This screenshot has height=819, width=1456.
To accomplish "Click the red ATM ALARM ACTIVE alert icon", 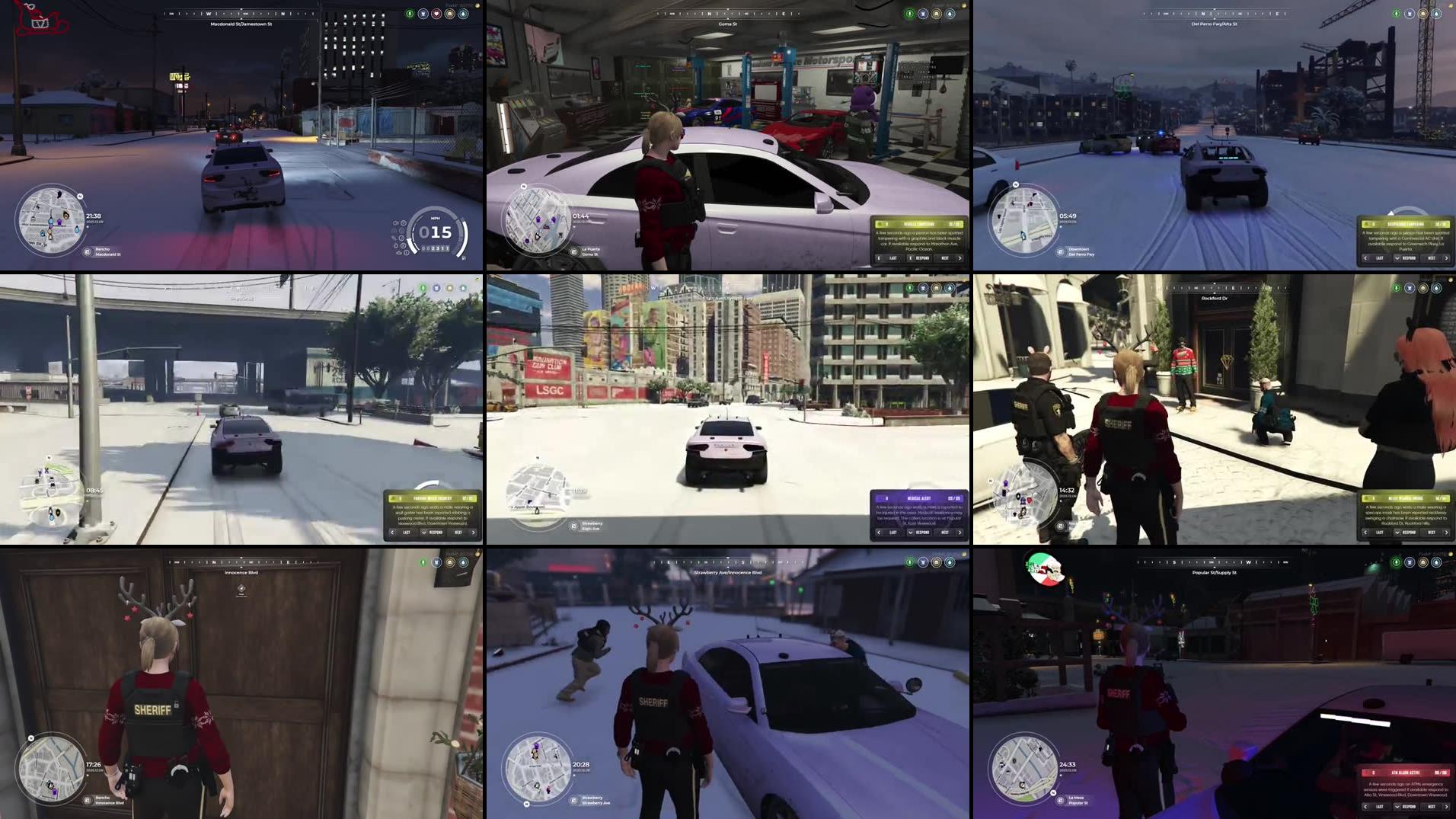I will tap(1368, 772).
